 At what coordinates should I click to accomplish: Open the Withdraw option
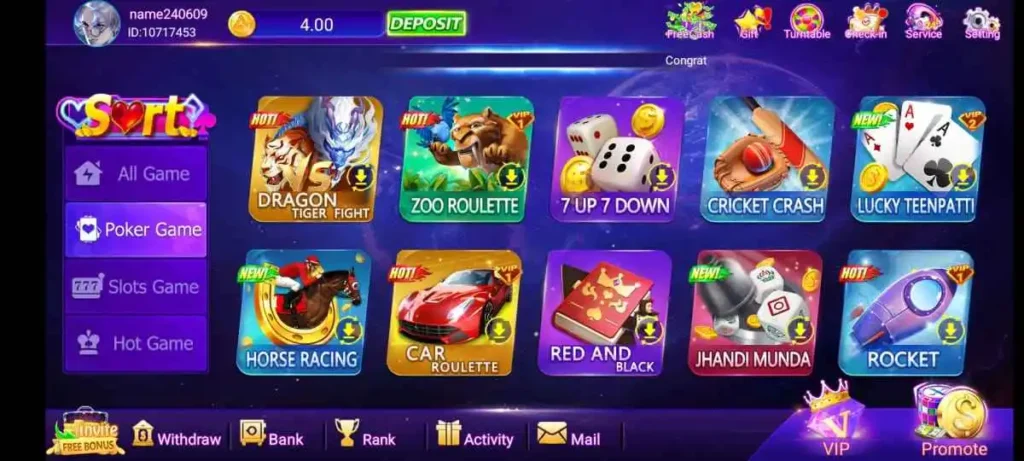[177, 438]
